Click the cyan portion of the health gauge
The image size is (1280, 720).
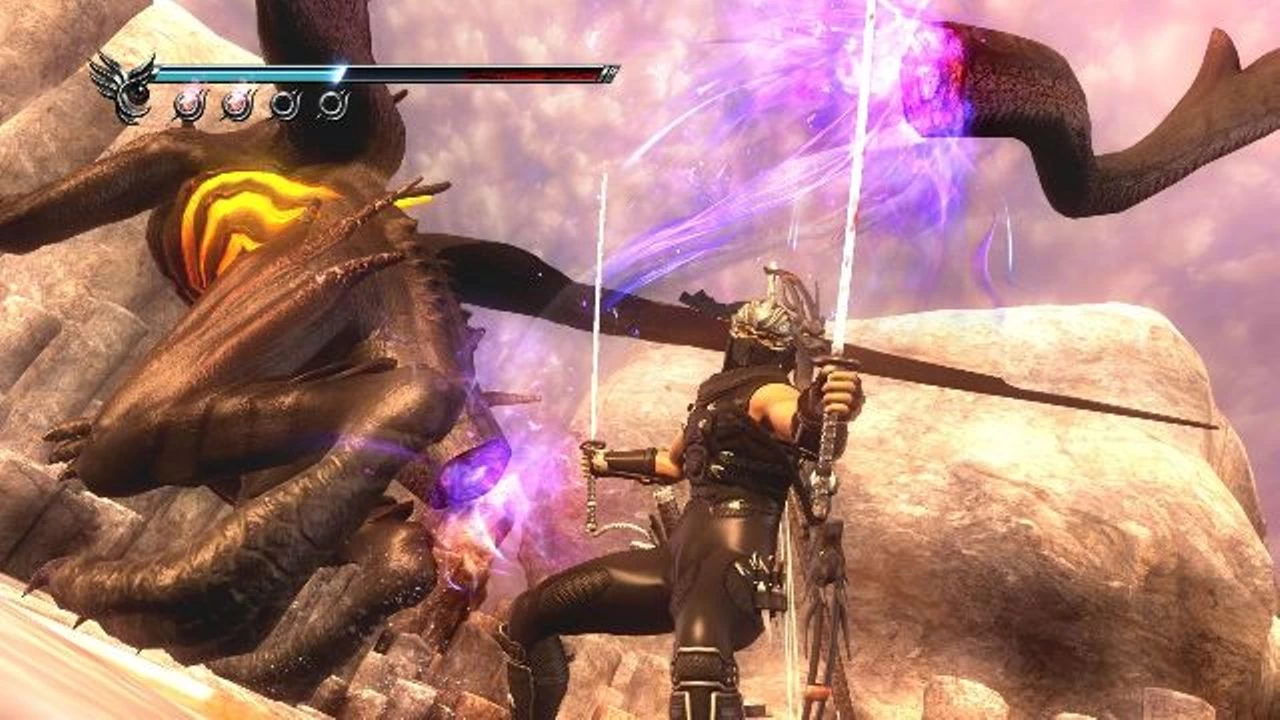coord(250,73)
